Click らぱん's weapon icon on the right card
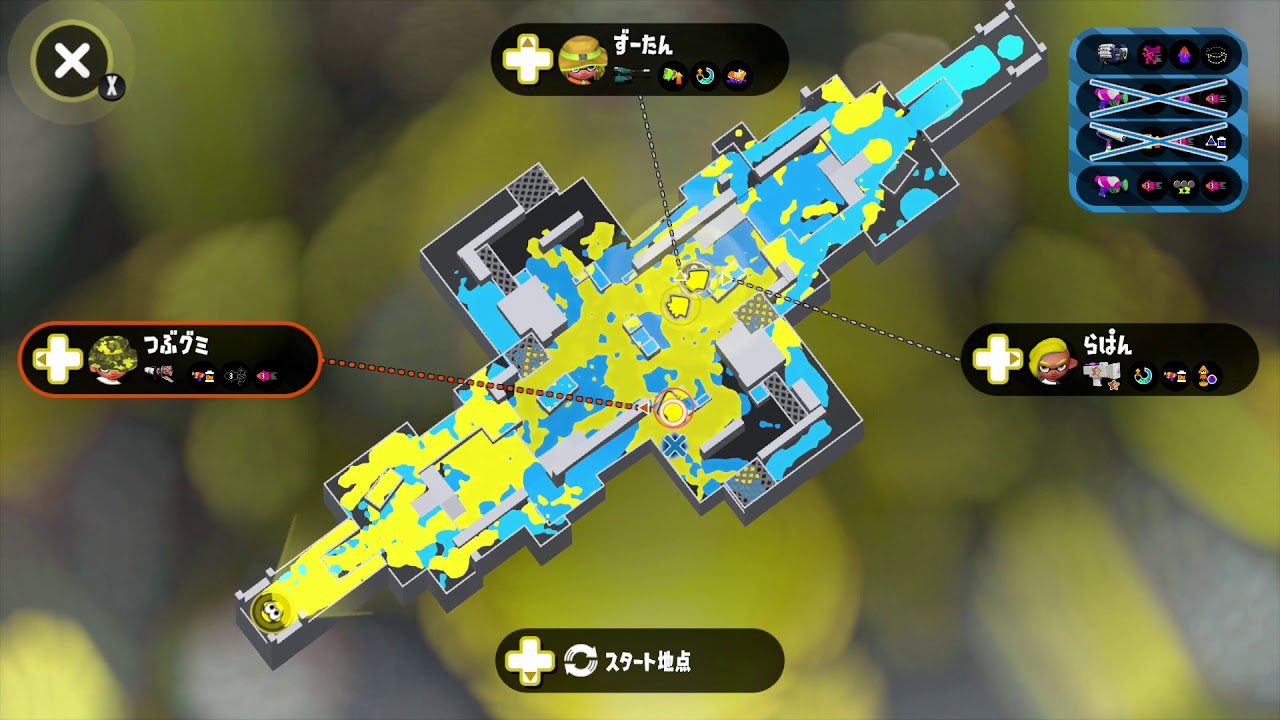1280x720 pixels. pos(1100,374)
